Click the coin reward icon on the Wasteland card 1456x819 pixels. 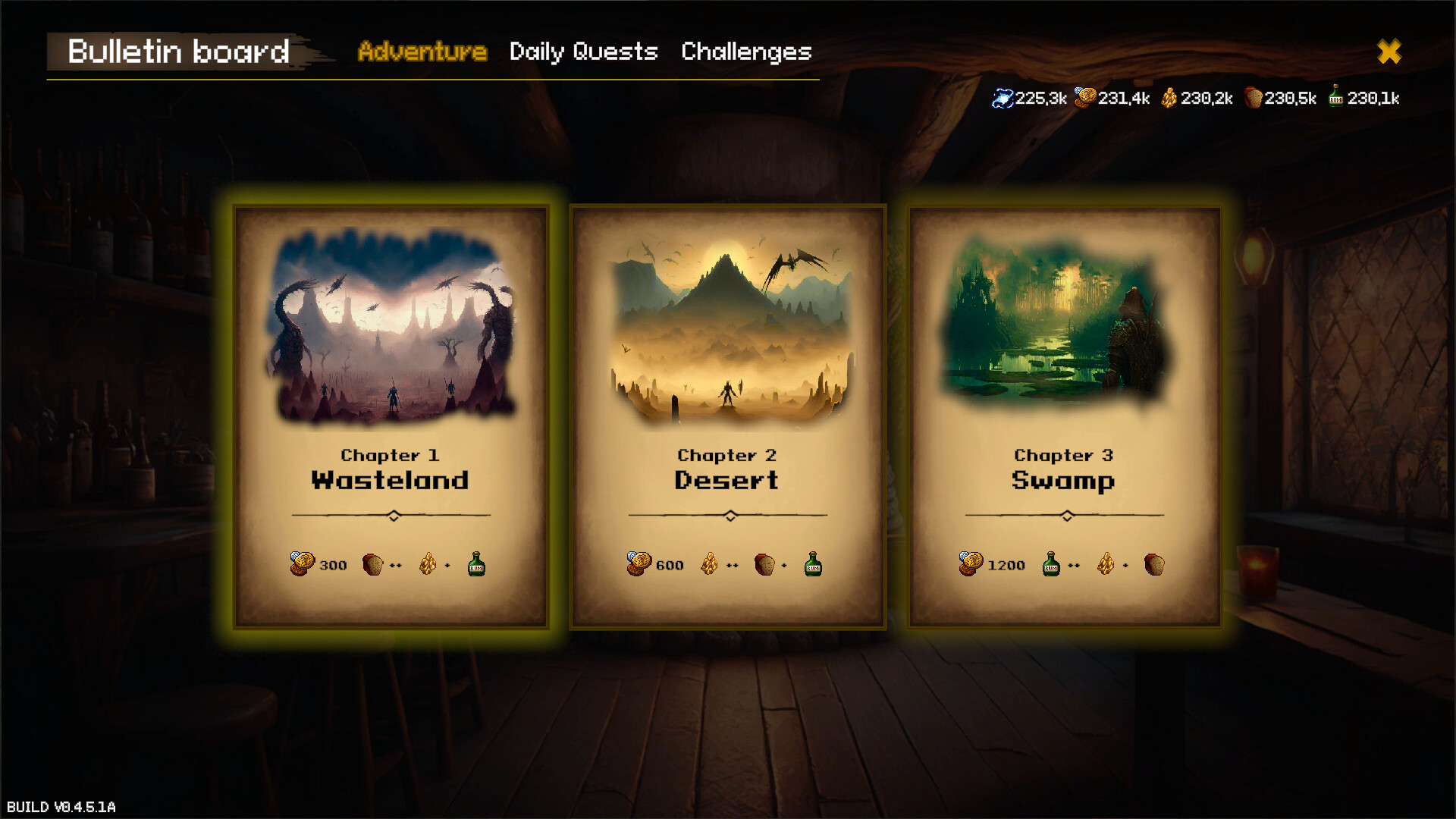[x=301, y=564]
